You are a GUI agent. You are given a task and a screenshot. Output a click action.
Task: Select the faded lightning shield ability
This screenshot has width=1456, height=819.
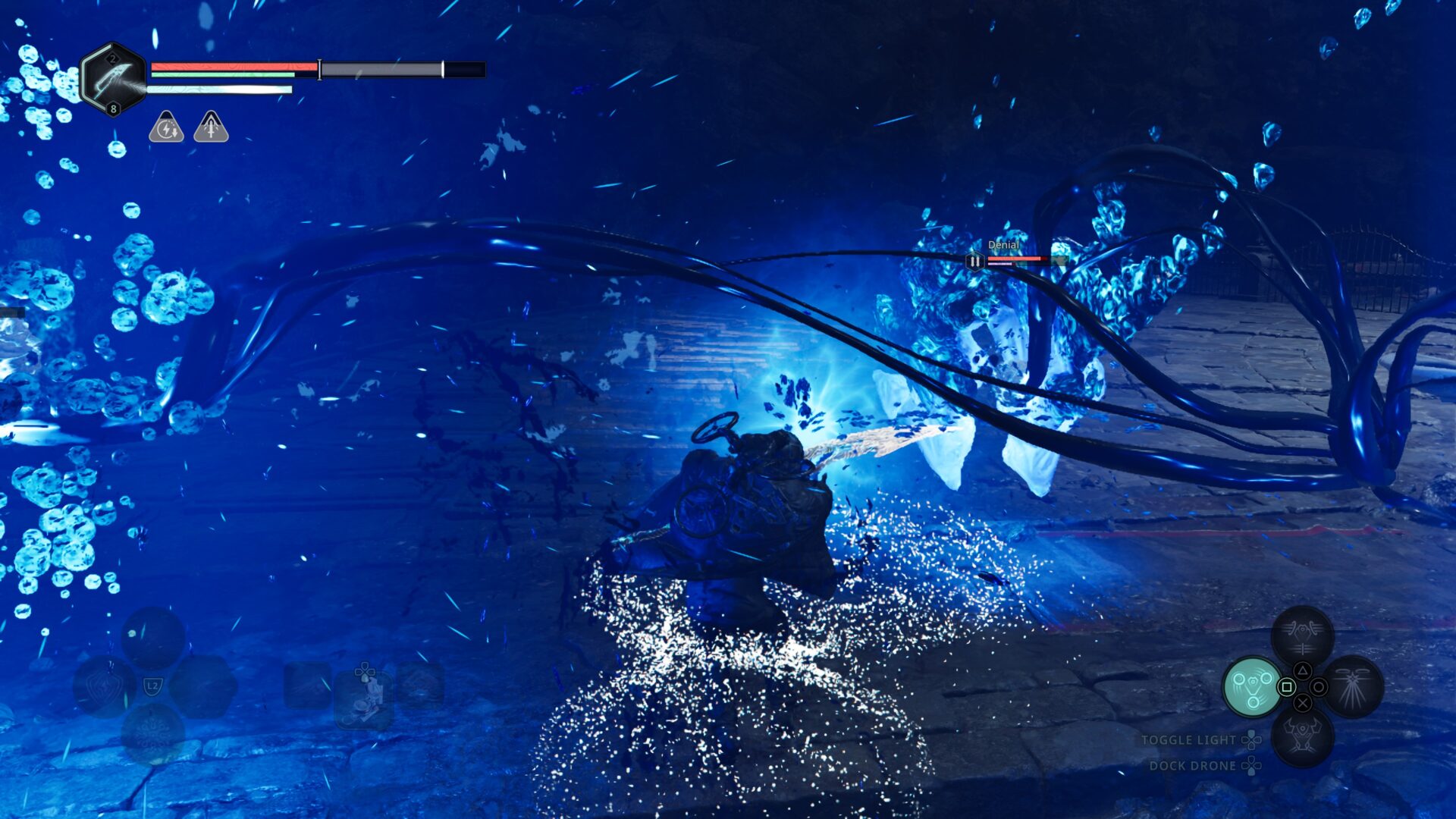pos(105,687)
